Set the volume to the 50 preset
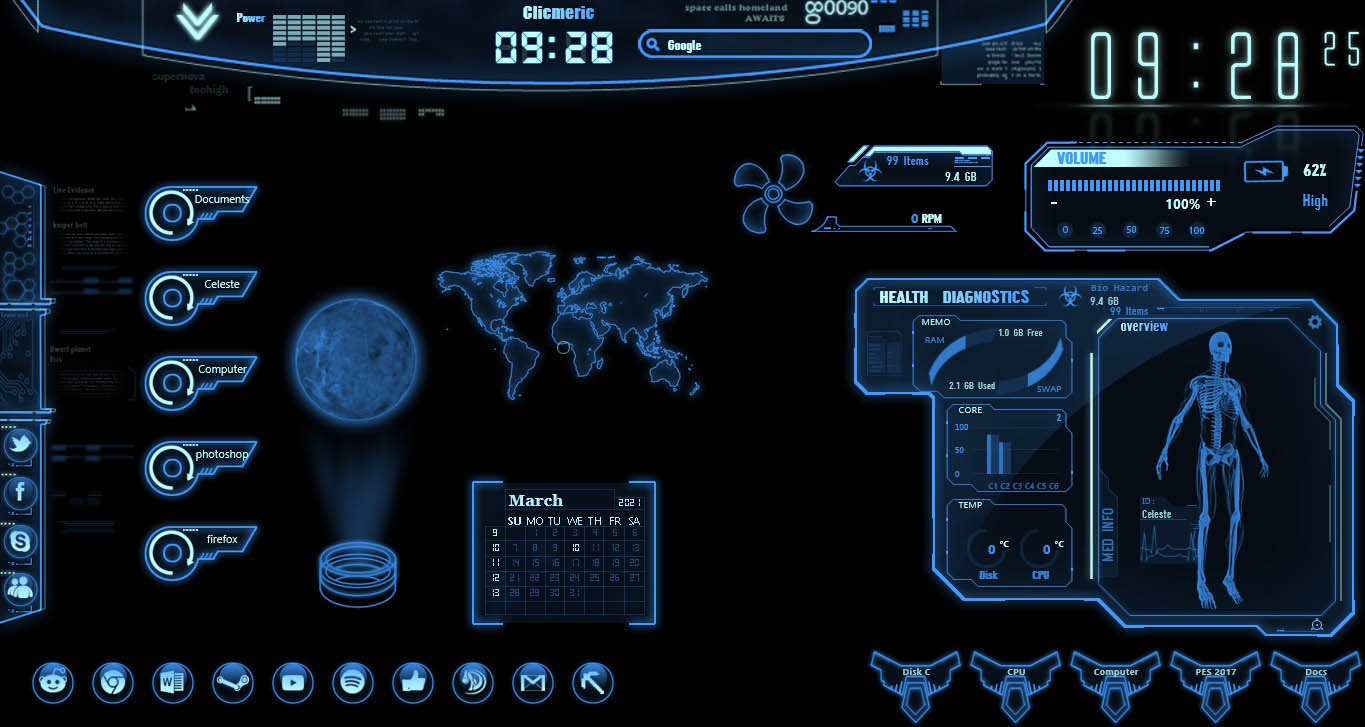Image resolution: width=1365 pixels, height=727 pixels. [1131, 230]
